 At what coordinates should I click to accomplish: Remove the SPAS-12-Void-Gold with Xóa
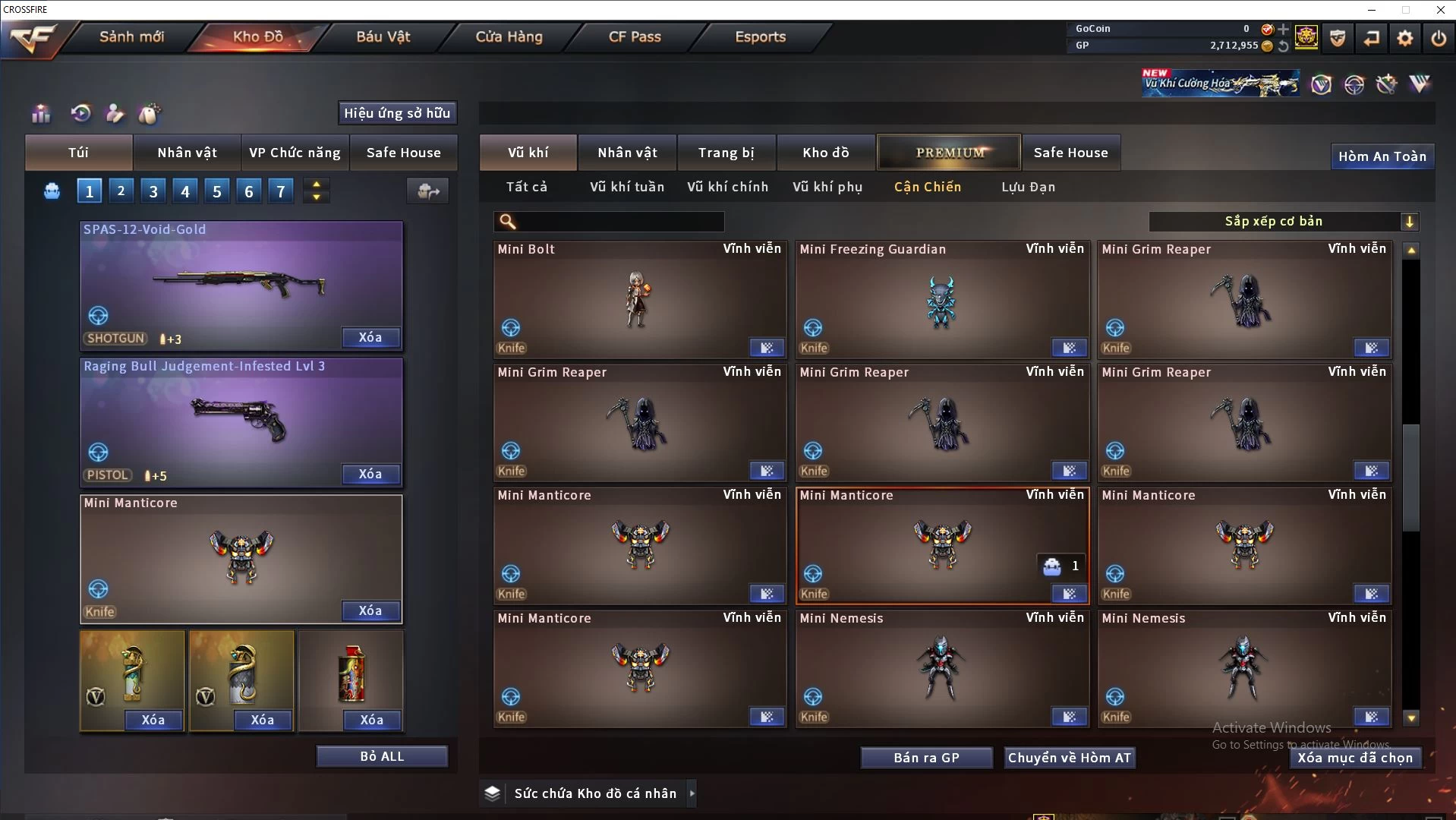[370, 337]
